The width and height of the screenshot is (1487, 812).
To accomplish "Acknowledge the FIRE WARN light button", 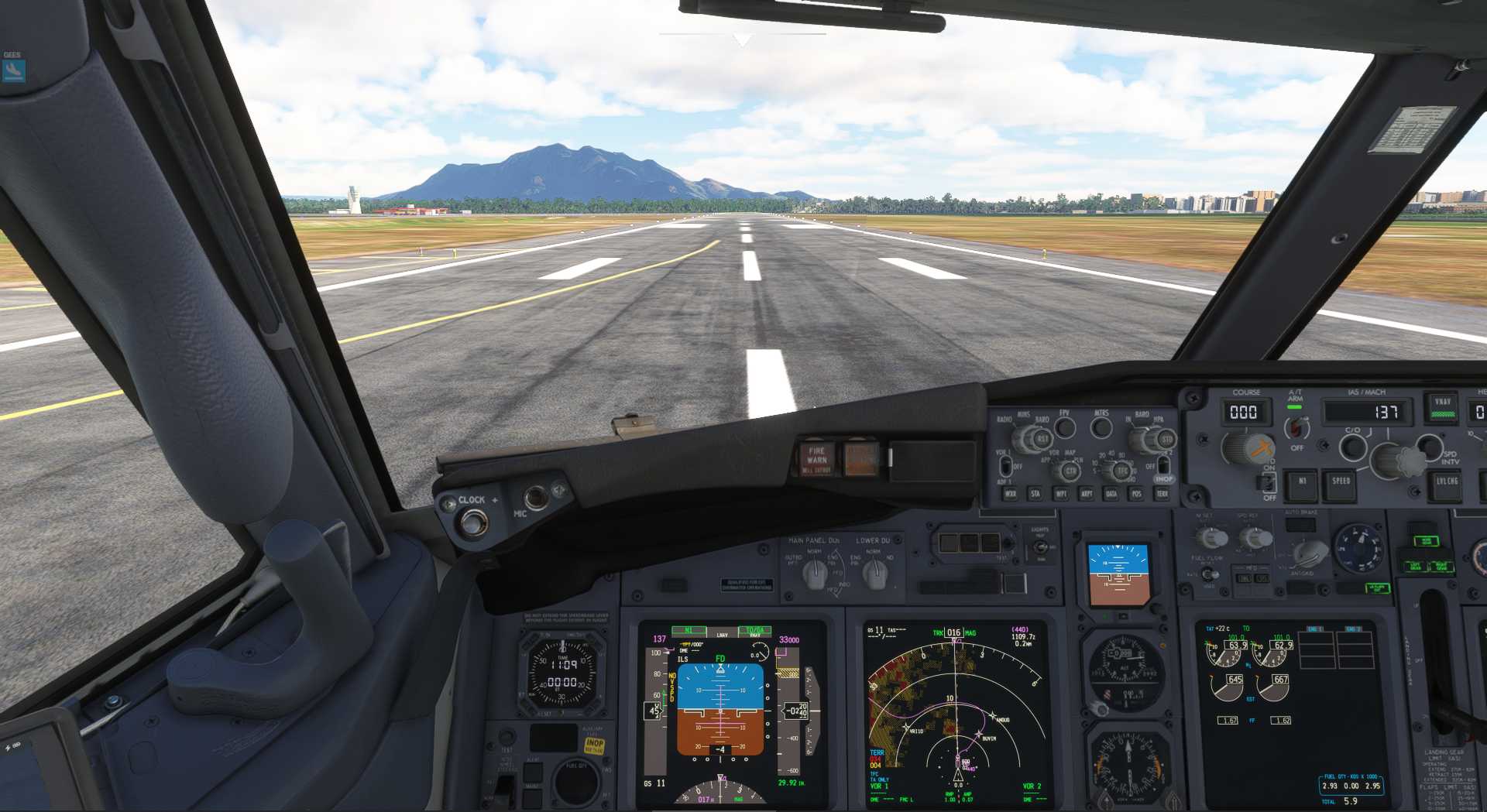I will coord(816,458).
